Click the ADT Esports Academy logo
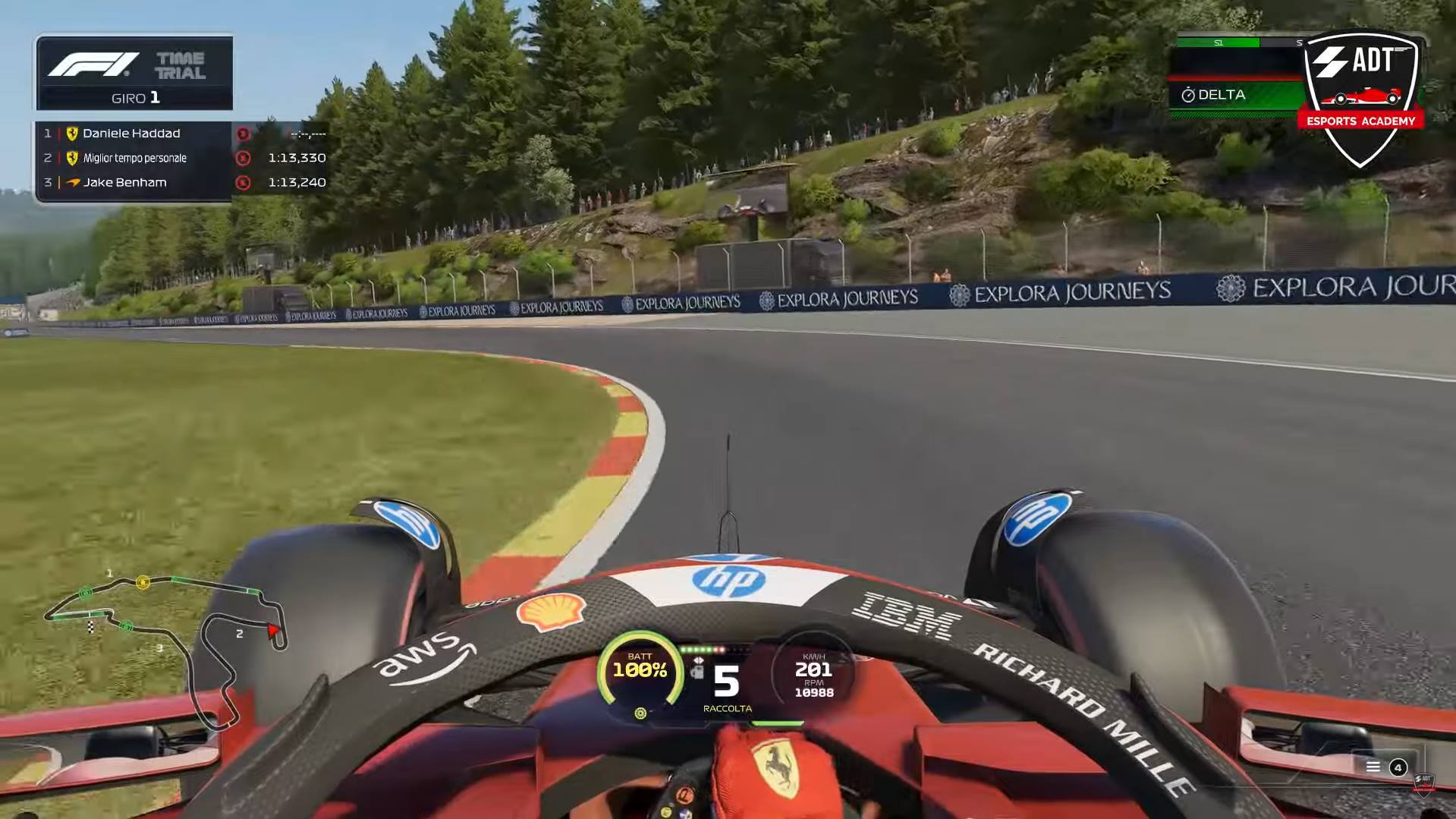1456x819 pixels. coord(1360,97)
